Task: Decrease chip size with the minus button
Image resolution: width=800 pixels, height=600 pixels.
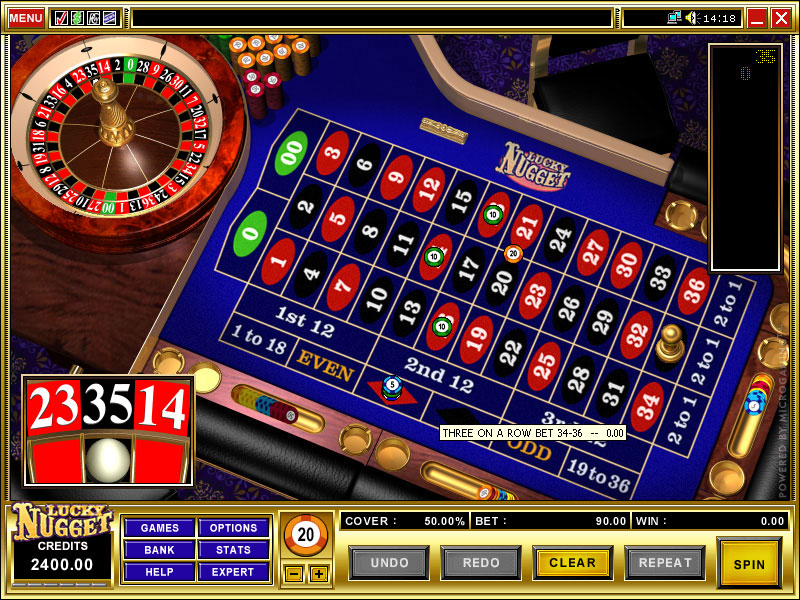Action: 292,574
